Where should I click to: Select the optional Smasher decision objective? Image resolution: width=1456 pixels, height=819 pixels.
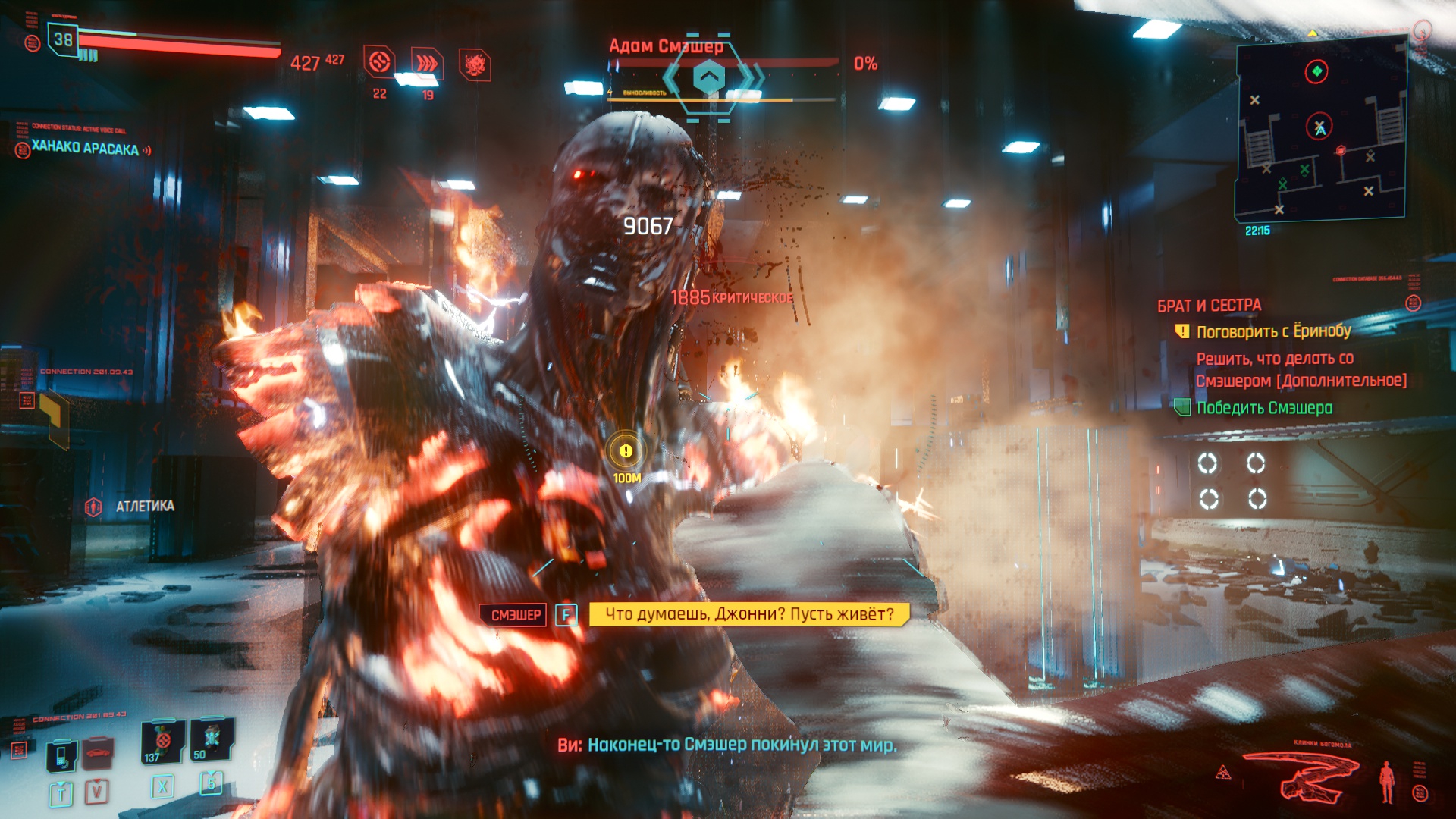point(1301,369)
